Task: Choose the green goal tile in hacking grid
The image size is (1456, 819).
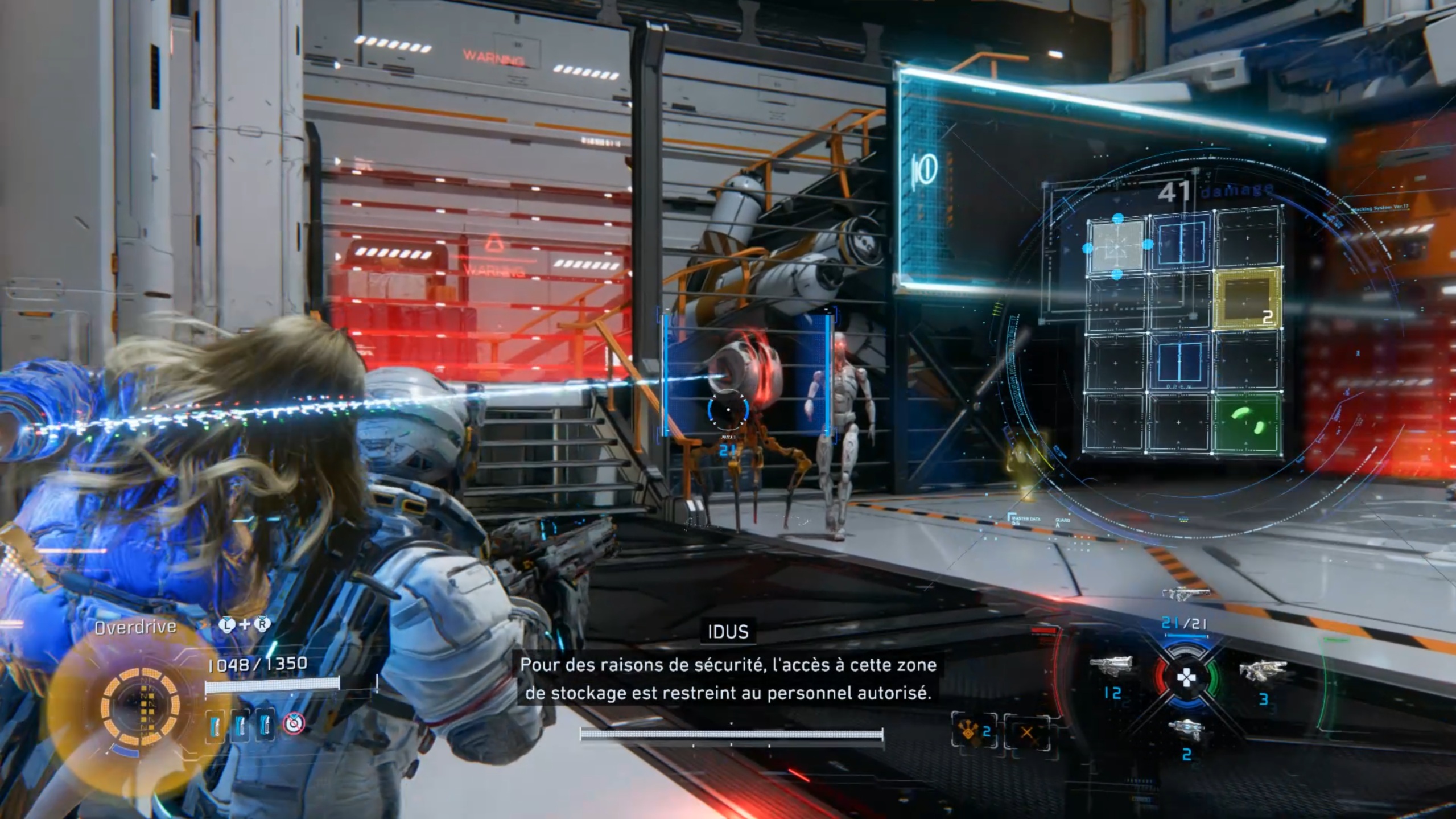Action: [x=1248, y=423]
